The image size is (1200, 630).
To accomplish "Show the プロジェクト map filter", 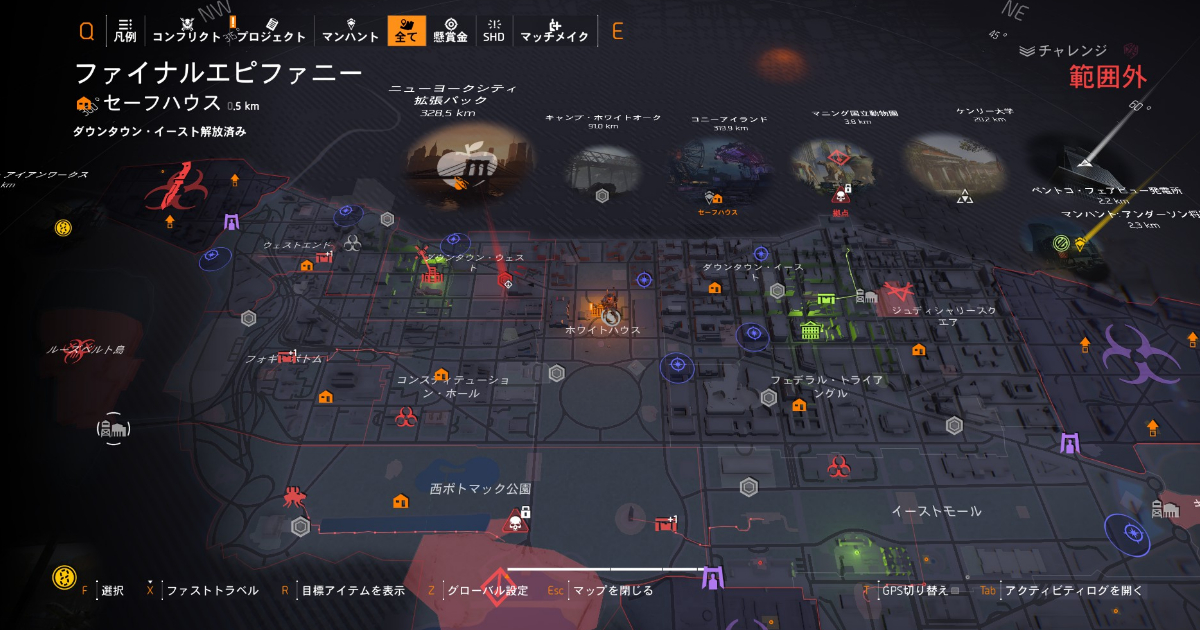I will pos(271,30).
